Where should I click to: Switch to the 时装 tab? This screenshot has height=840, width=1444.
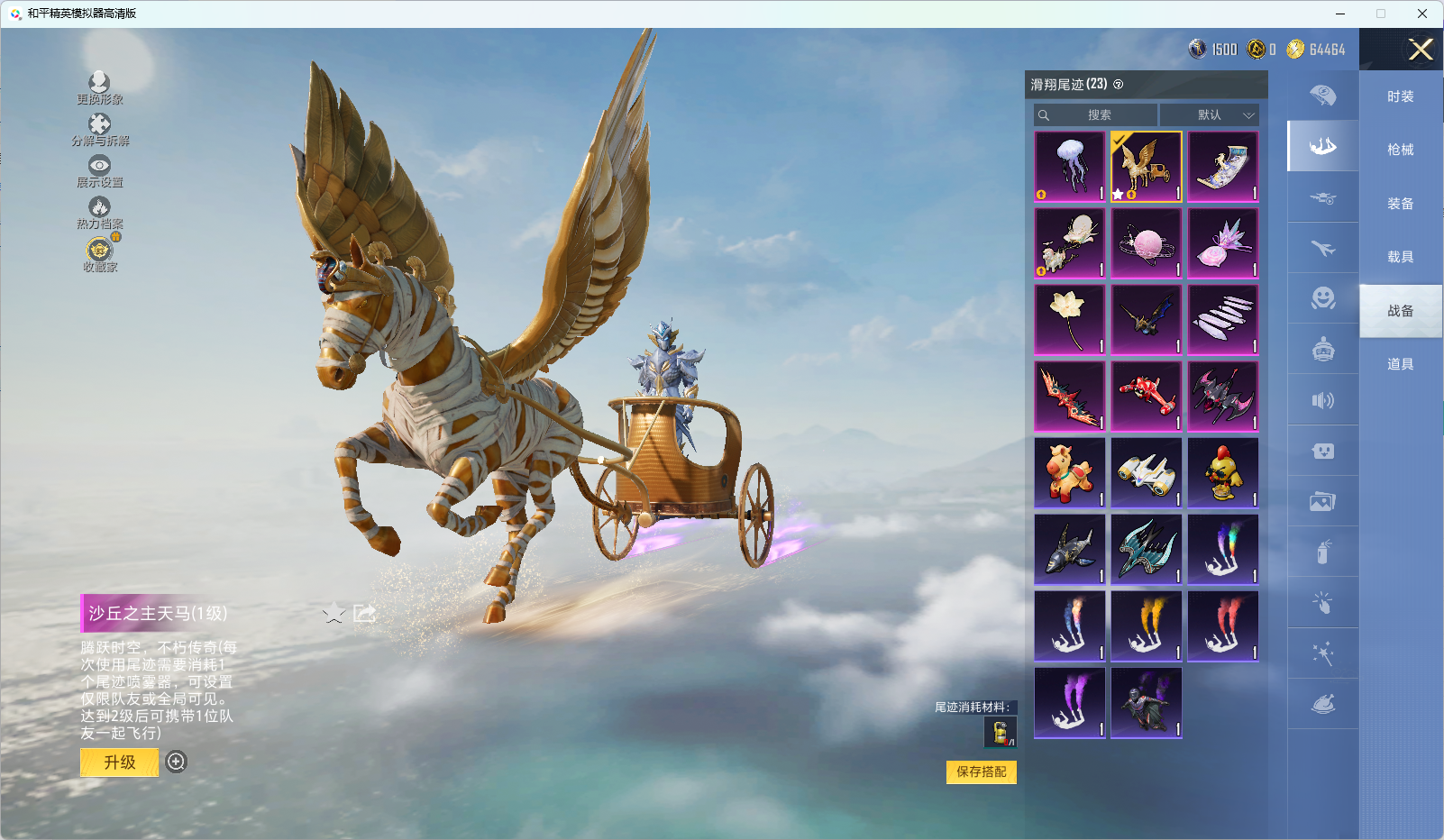click(1400, 96)
